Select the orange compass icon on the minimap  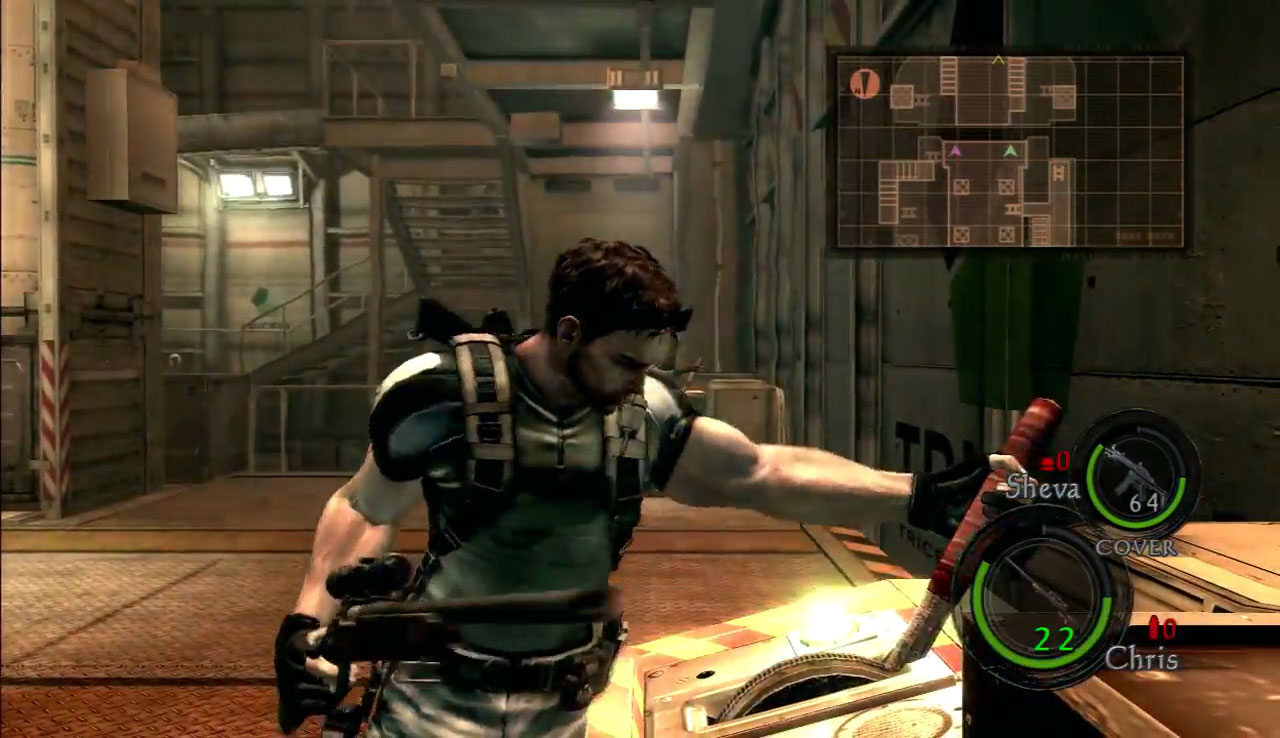click(x=865, y=83)
